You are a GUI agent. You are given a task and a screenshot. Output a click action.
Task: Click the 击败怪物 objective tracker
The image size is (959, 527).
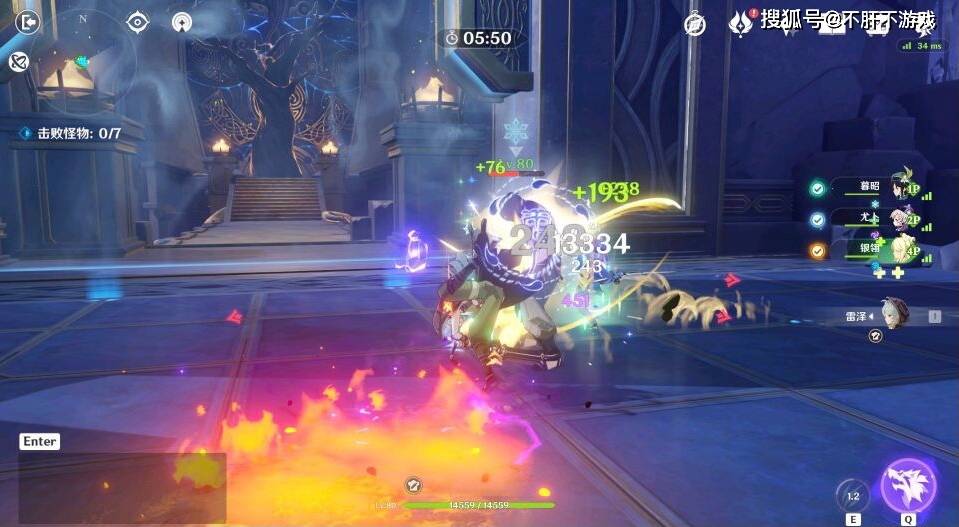click(70, 133)
